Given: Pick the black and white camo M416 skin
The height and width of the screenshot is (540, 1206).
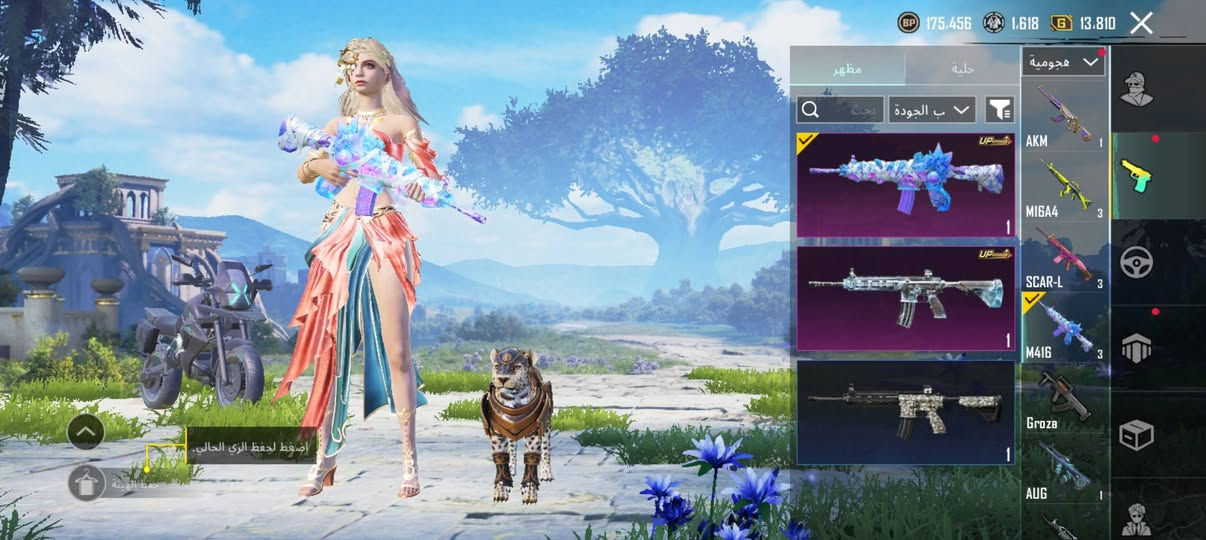Looking at the screenshot, I should pos(905,412).
